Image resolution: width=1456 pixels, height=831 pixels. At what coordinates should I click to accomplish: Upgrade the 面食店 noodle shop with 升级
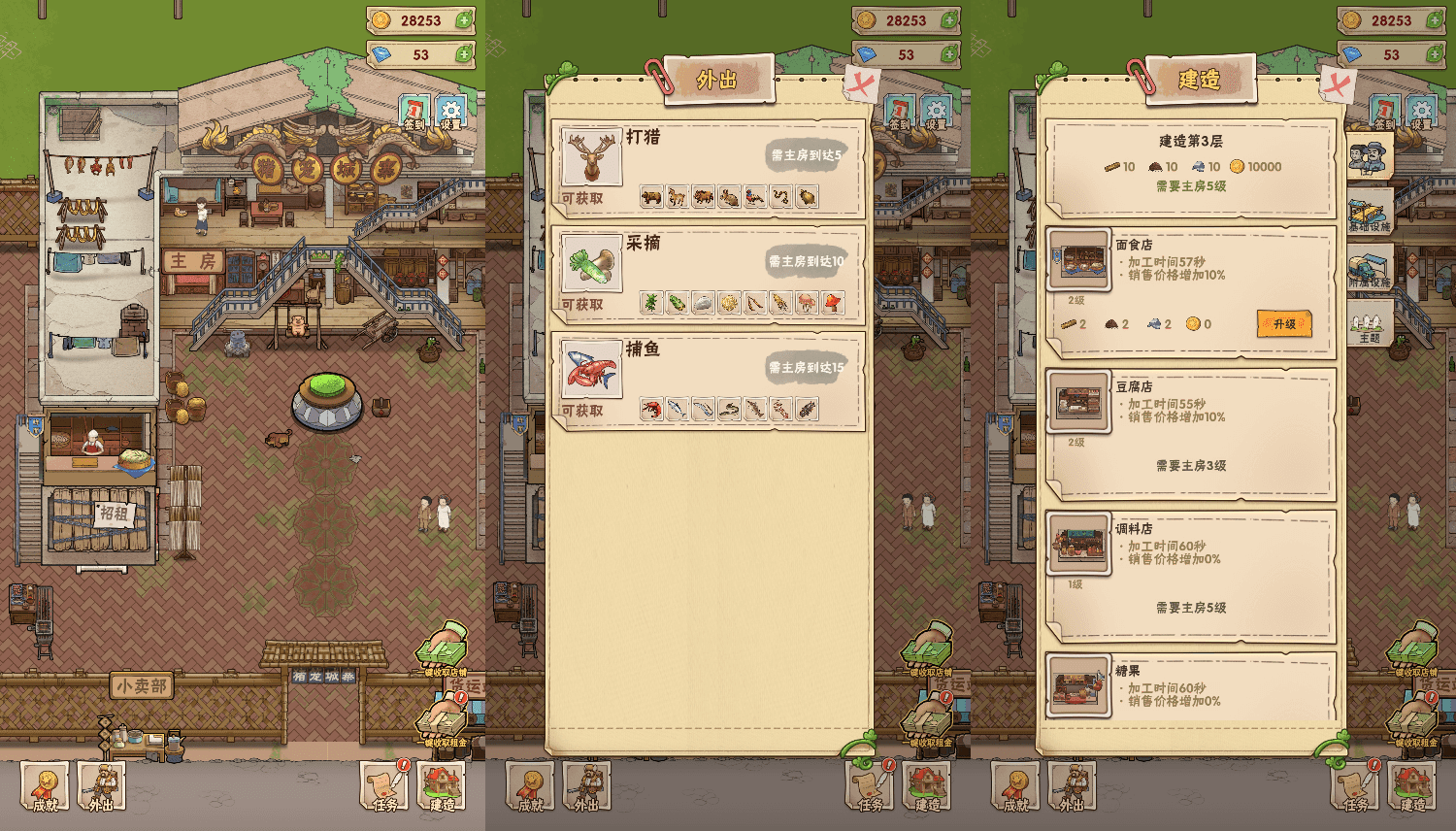pos(1284,323)
